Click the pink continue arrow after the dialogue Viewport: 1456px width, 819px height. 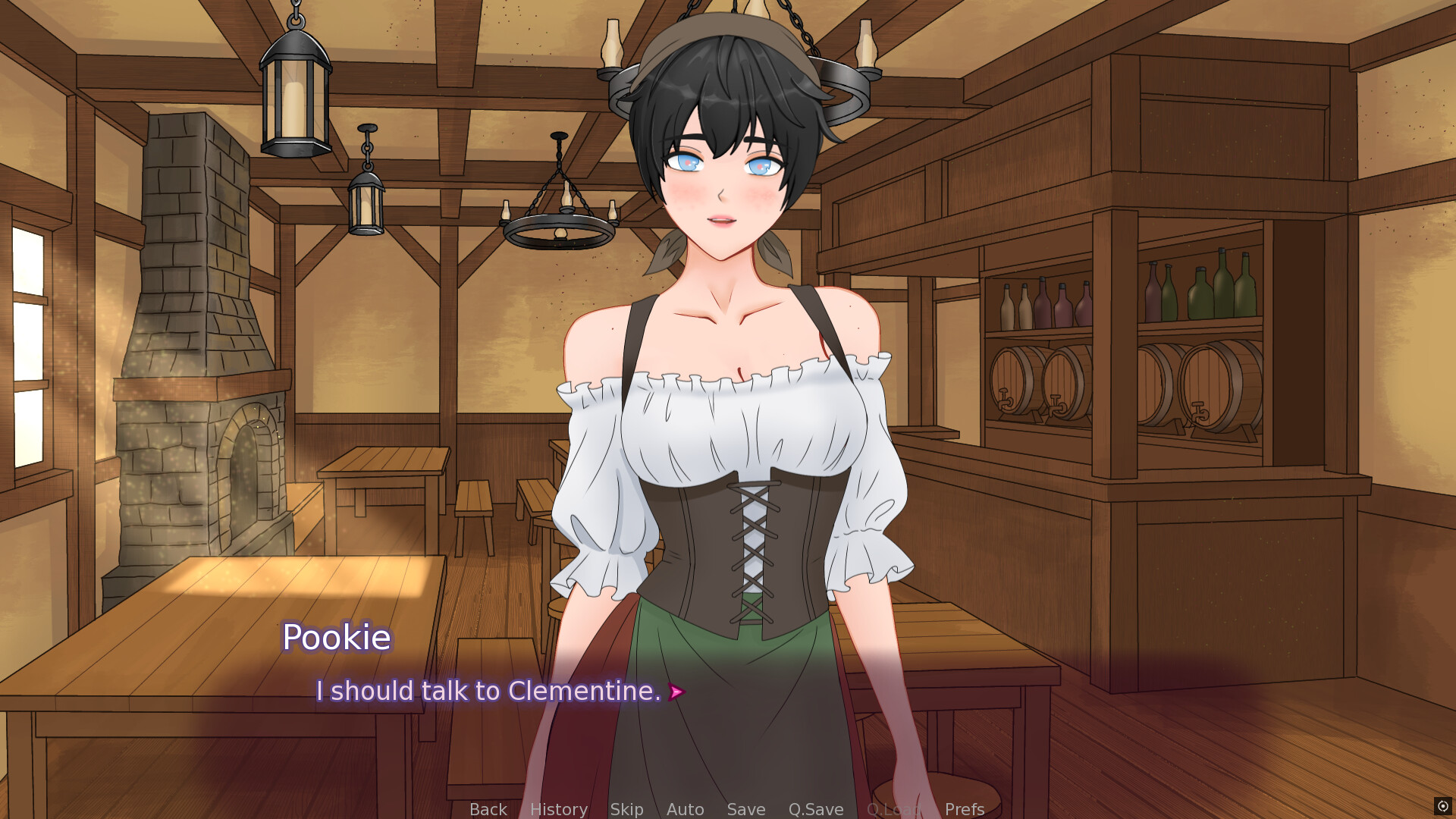click(x=676, y=691)
